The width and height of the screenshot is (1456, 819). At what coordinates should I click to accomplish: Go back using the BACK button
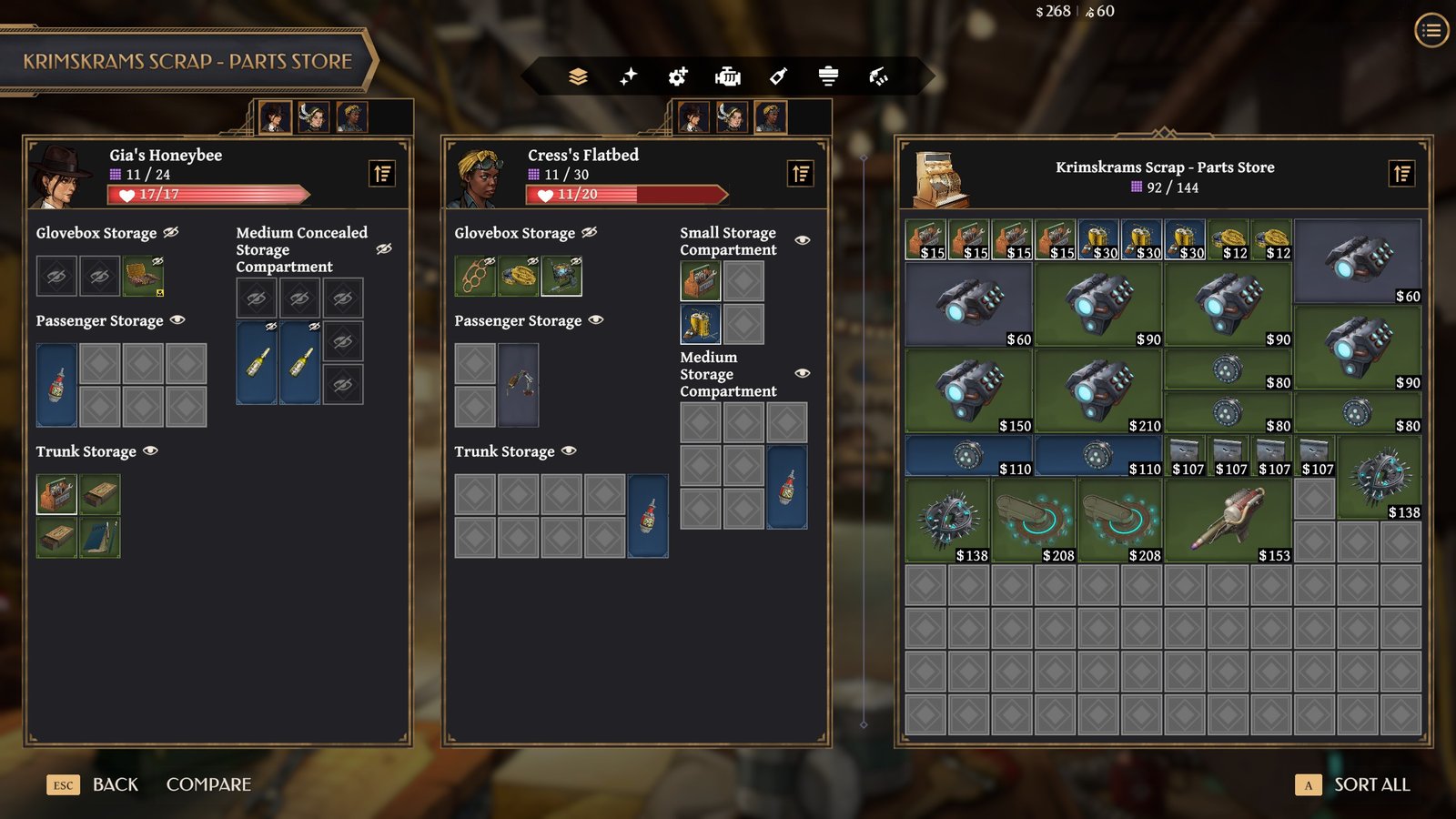115,784
